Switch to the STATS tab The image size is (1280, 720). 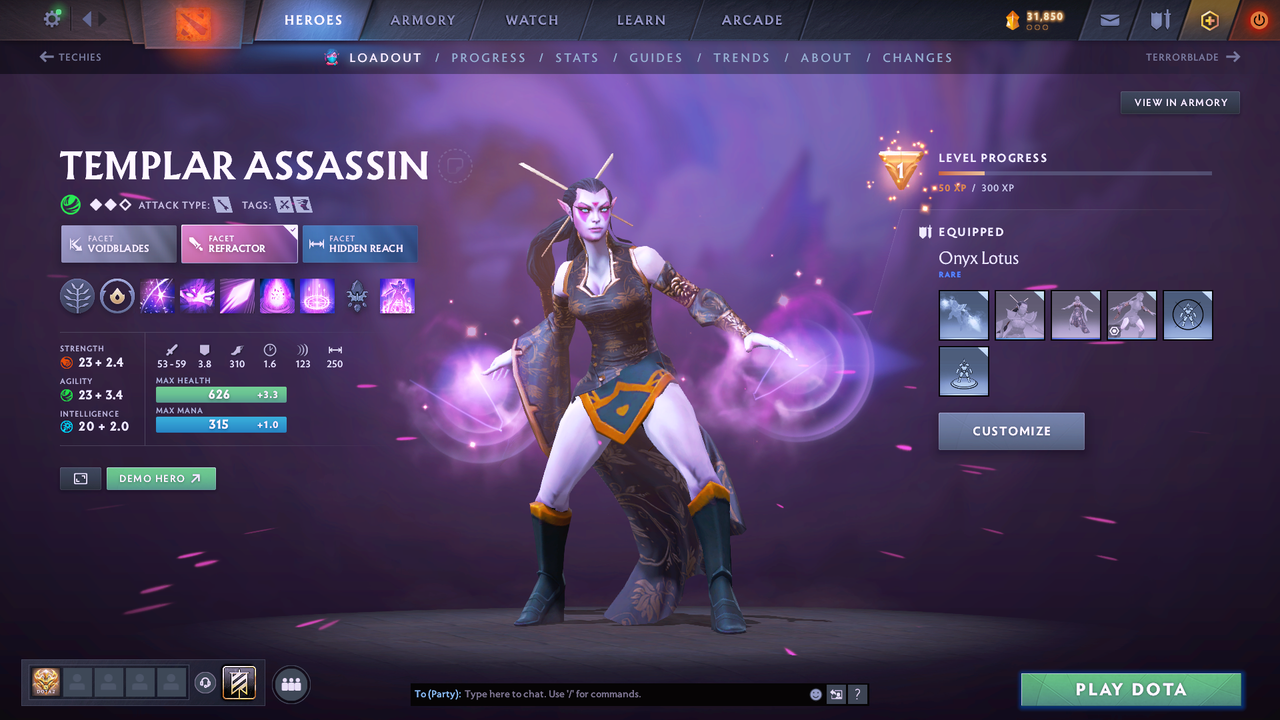click(x=577, y=57)
